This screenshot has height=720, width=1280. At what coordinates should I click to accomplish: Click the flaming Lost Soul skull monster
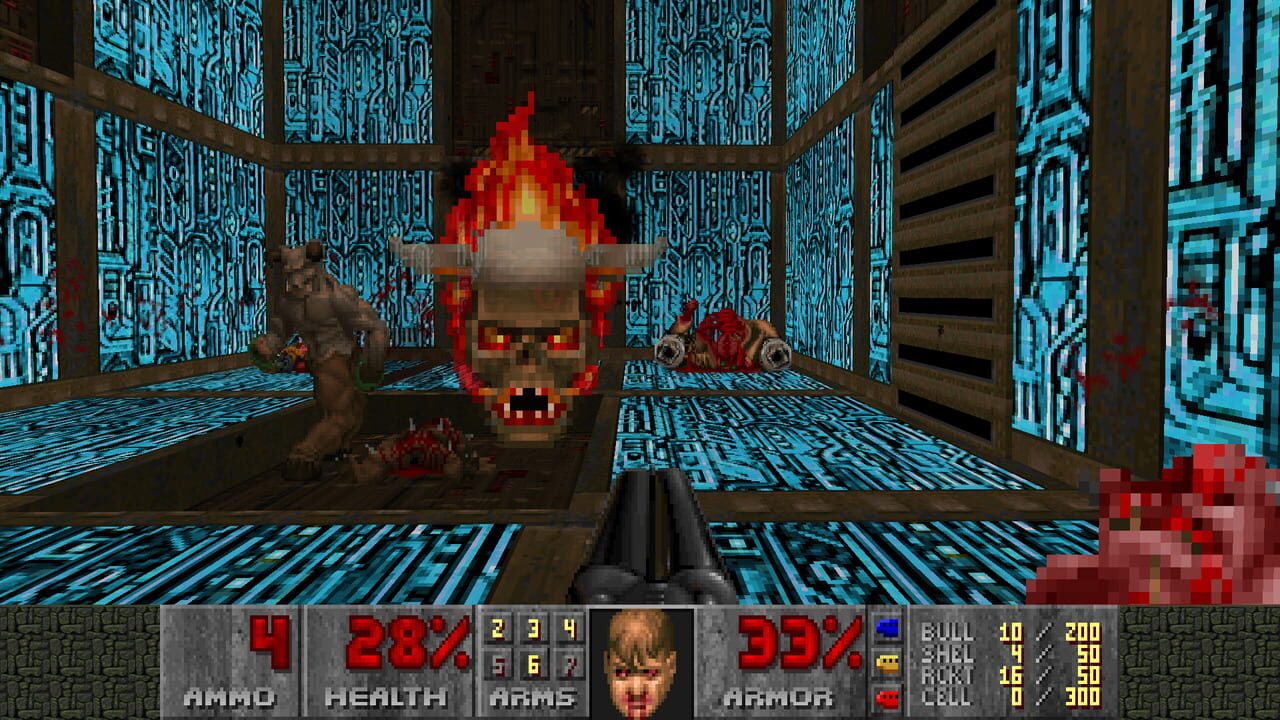point(525,330)
